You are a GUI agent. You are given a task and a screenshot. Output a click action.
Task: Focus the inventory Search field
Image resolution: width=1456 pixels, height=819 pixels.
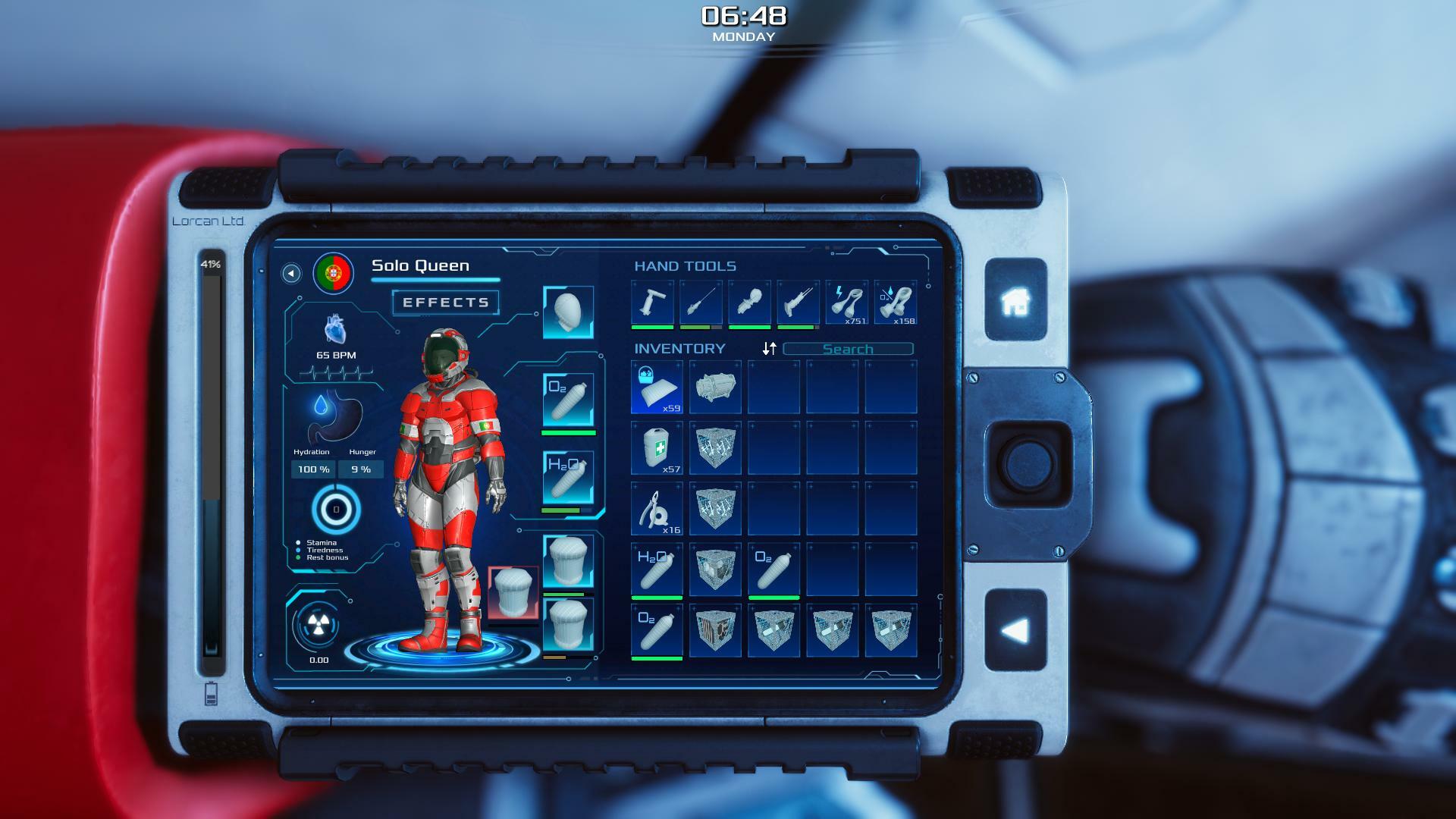[848, 349]
